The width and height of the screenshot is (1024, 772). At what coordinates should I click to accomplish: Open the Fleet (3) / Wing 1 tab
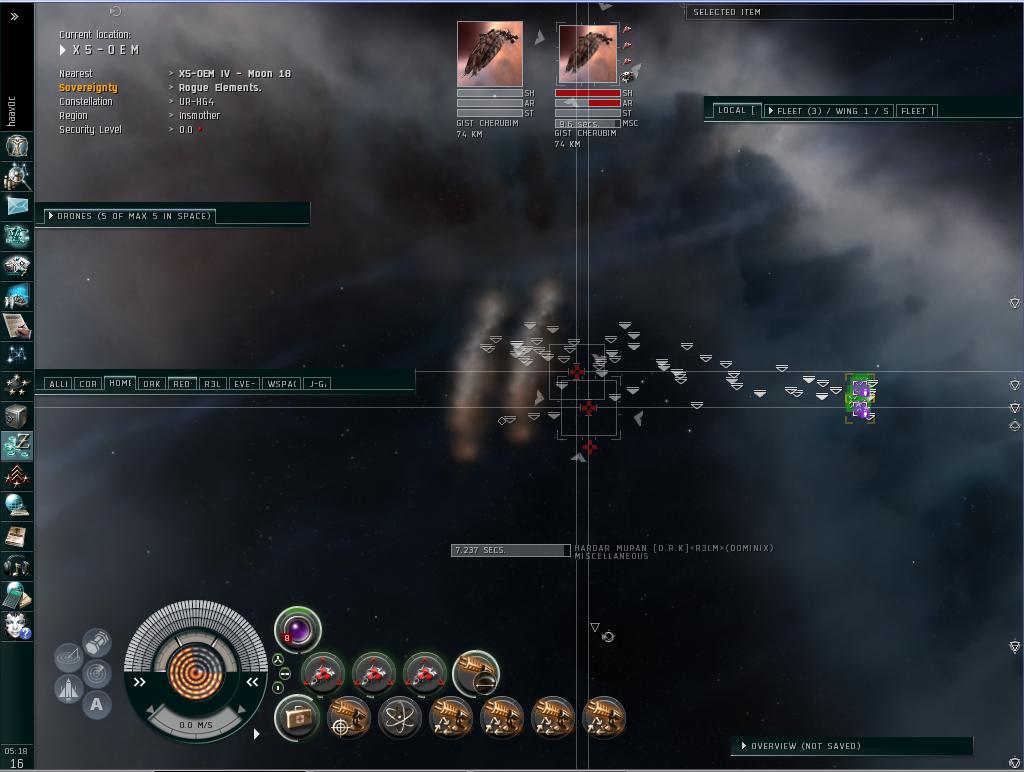pos(828,111)
